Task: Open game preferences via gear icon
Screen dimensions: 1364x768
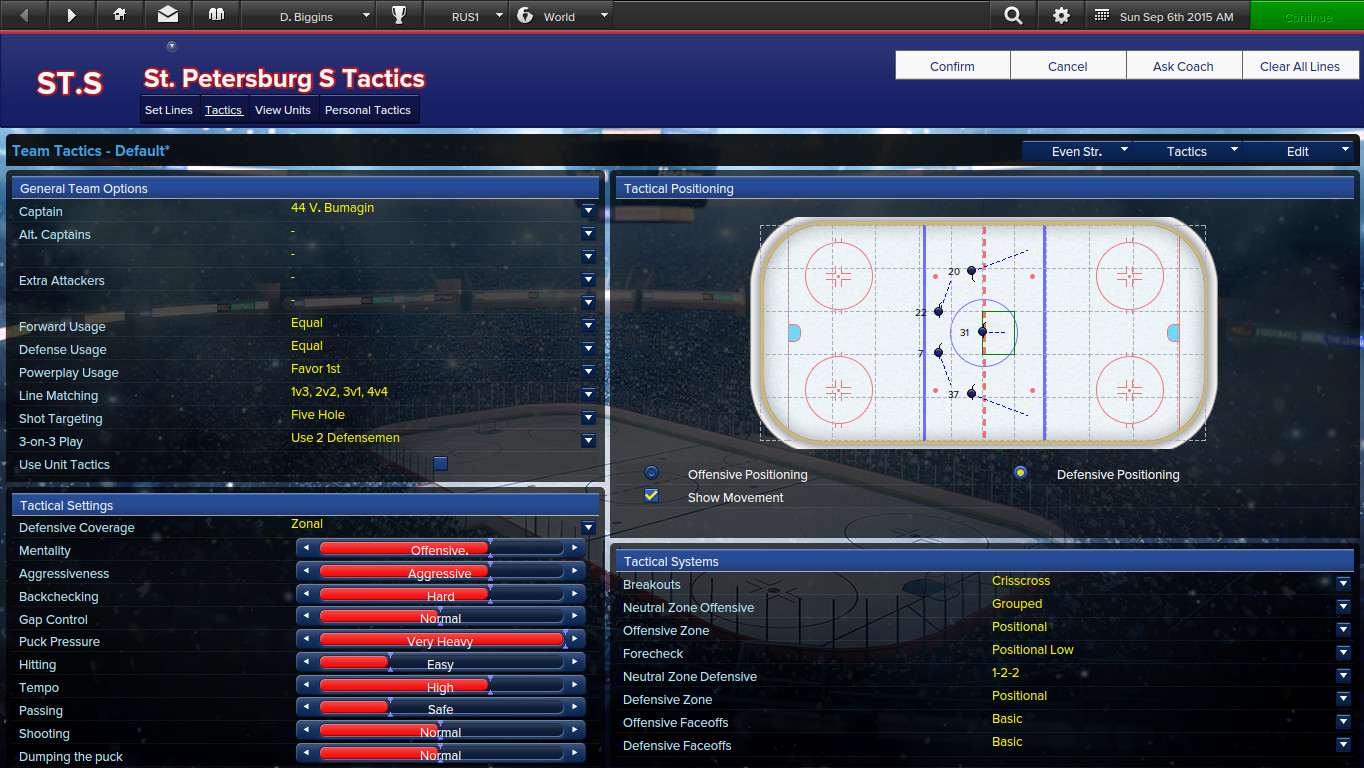Action: coord(1061,15)
